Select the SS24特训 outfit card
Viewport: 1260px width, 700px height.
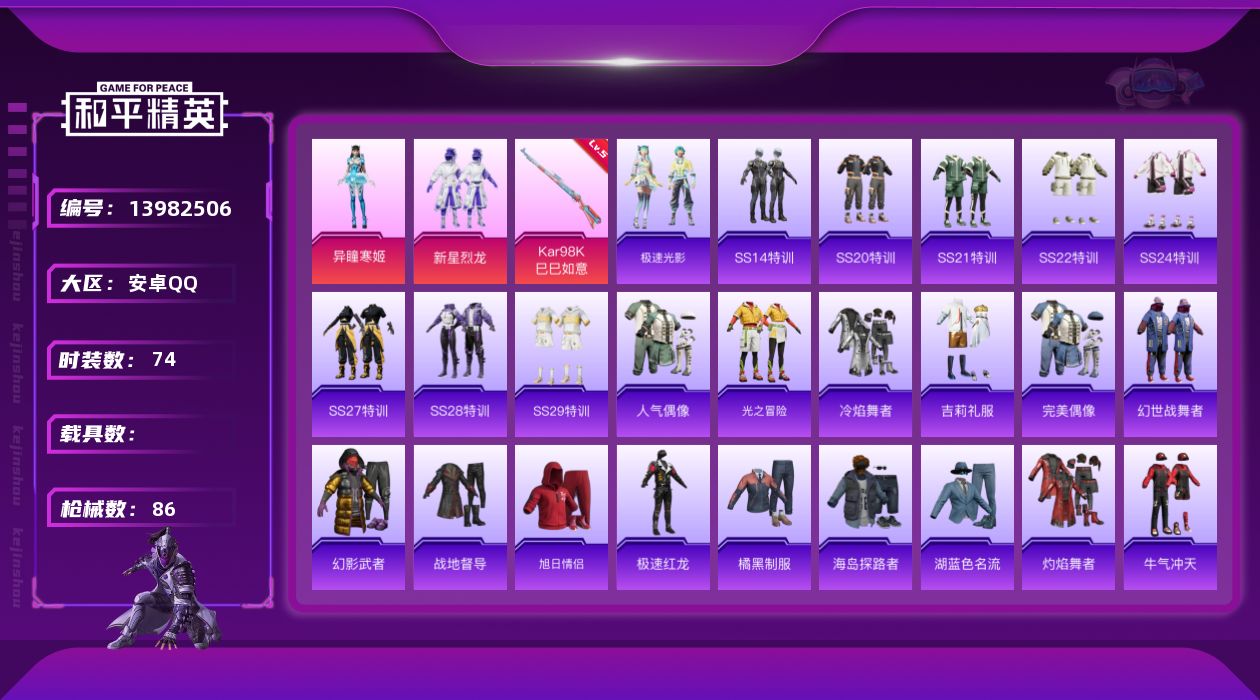pos(1170,211)
